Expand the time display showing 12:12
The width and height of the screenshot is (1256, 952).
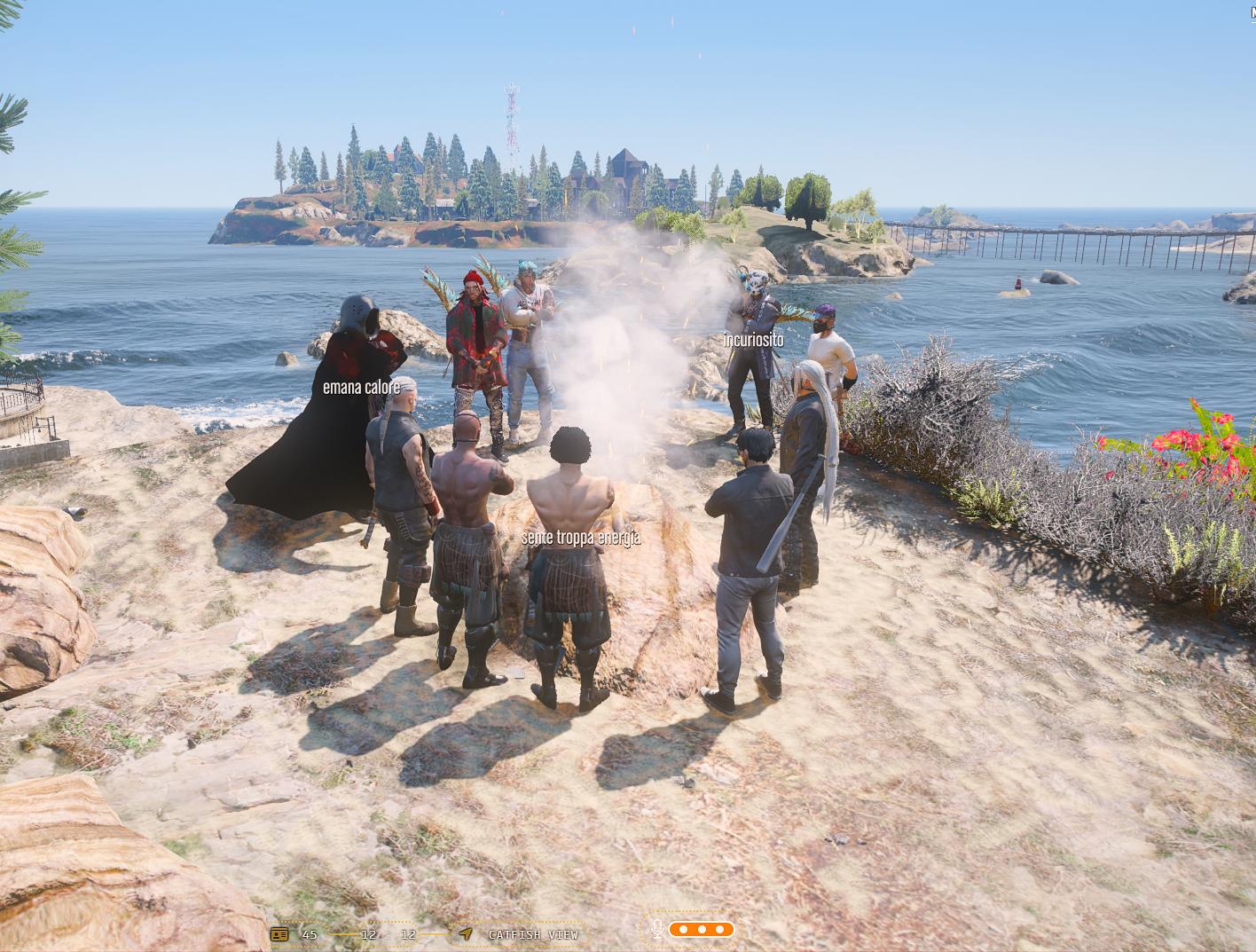click(388, 933)
